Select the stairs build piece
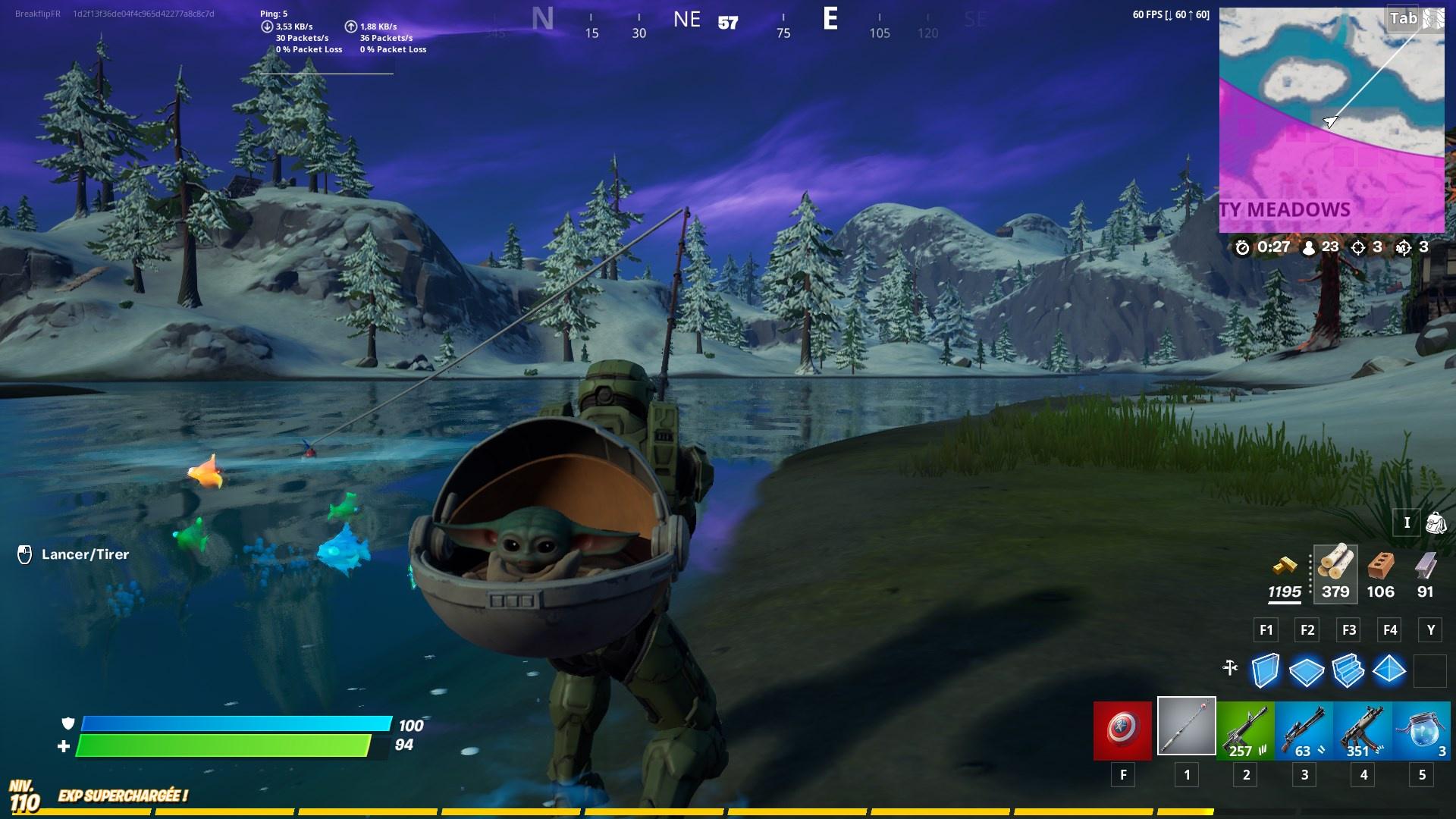The width and height of the screenshot is (1456, 819). 1348,671
